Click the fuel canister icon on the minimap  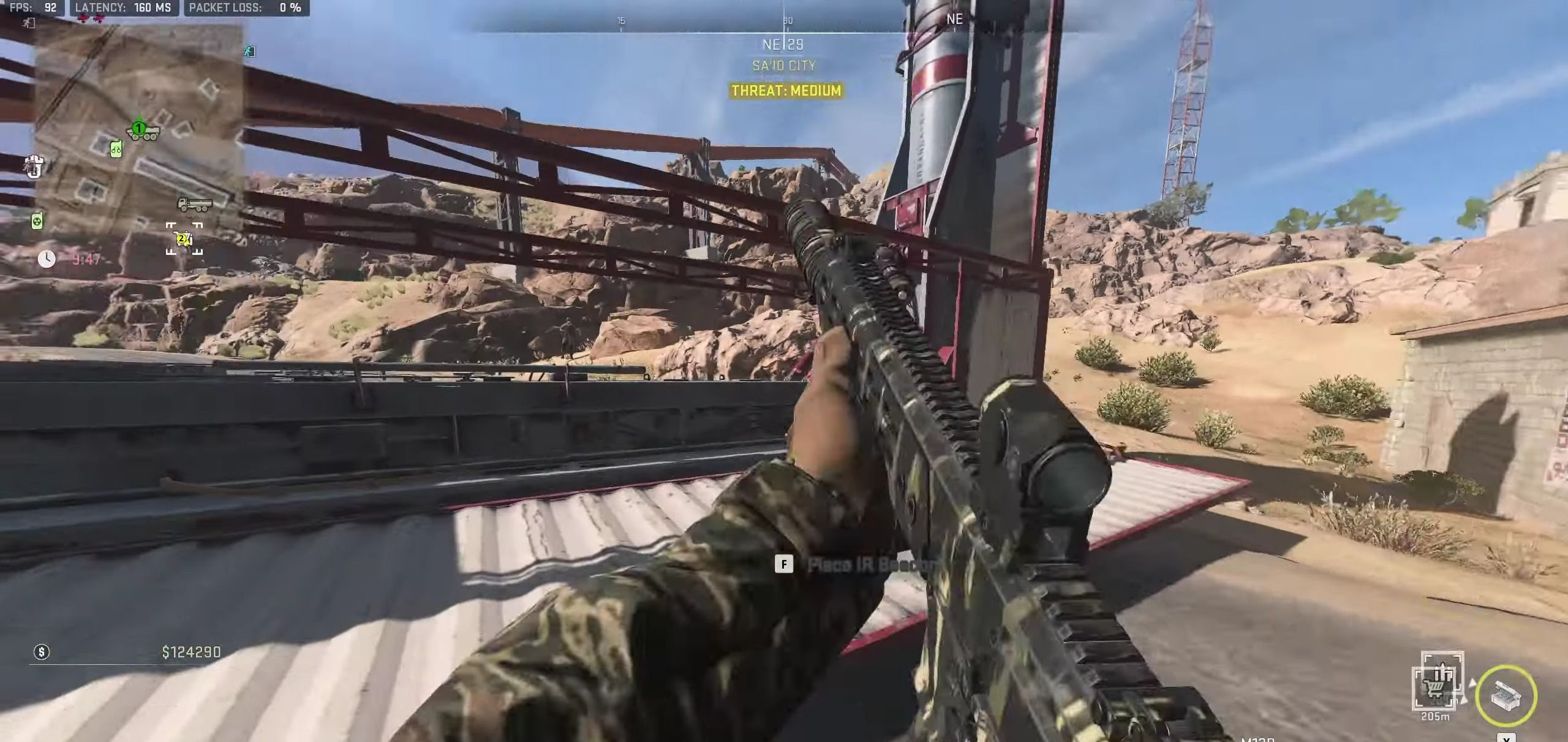(x=115, y=149)
